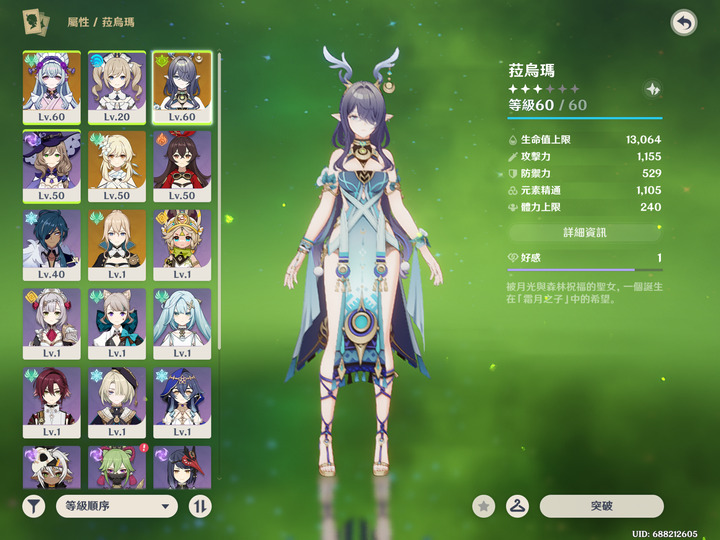Click the 好感 friendship level row
720x540 pixels.
[584, 258]
